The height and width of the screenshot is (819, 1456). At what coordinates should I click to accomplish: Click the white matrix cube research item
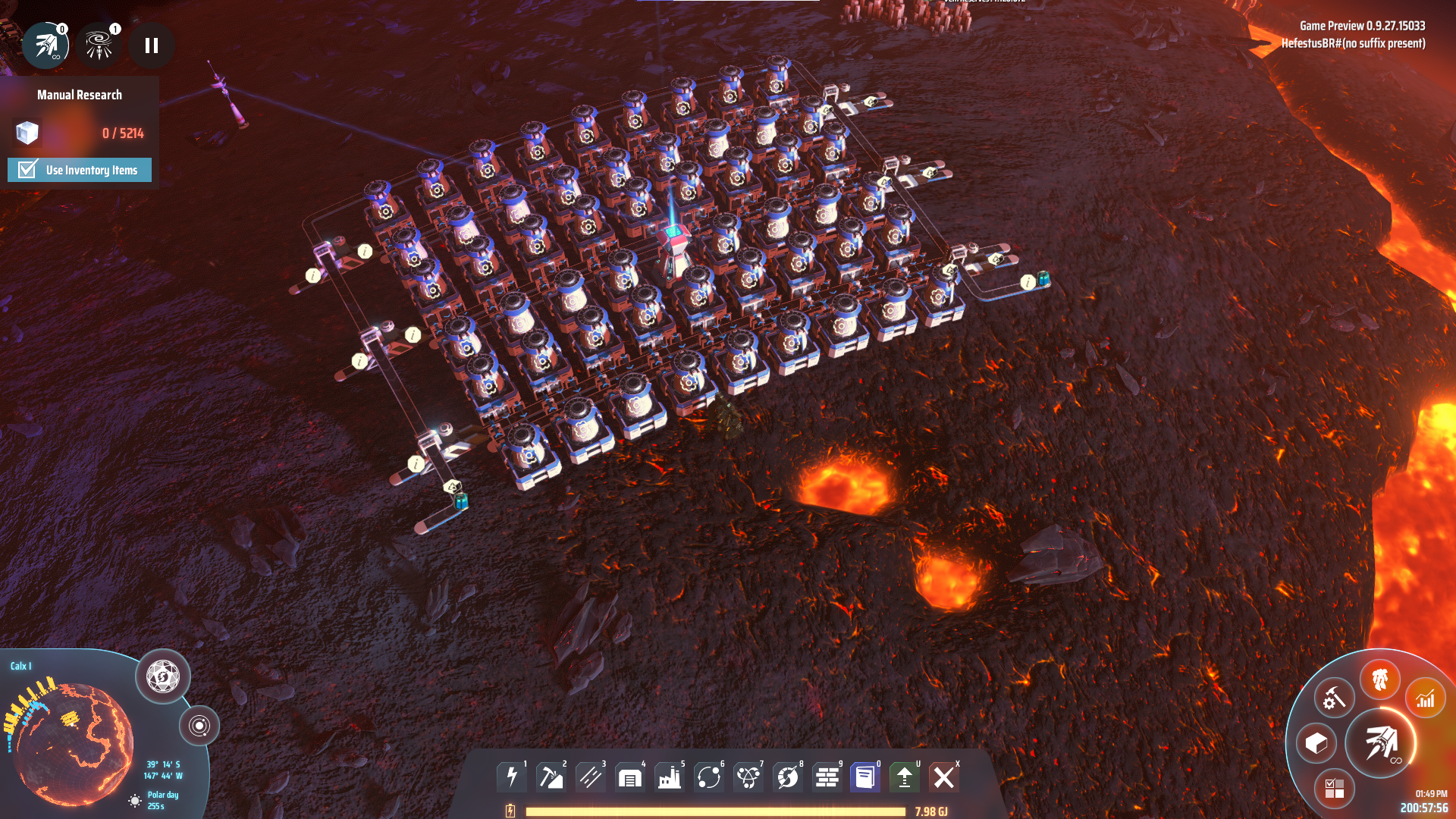click(27, 133)
